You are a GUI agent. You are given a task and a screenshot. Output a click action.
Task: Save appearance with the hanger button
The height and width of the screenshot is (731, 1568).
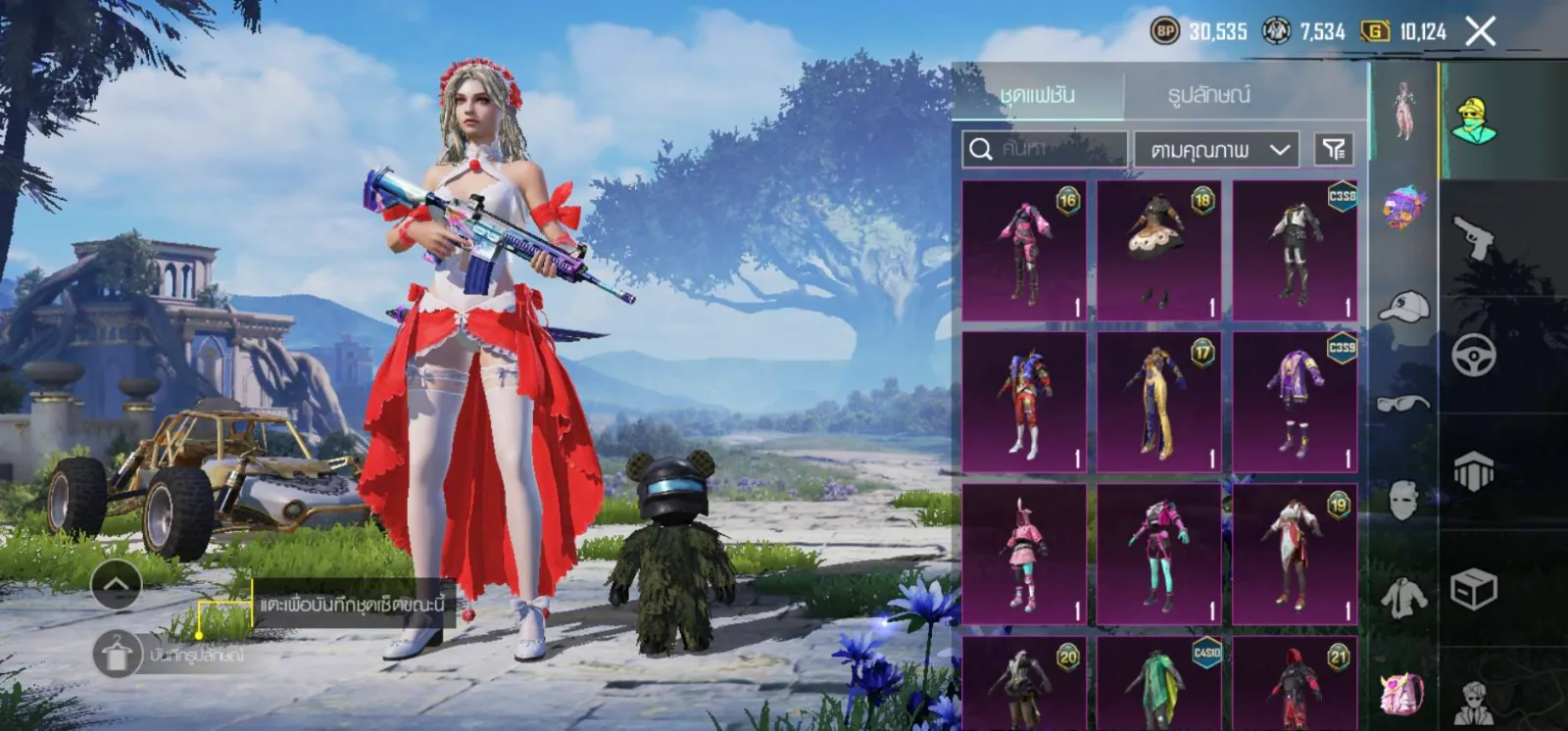(118, 655)
